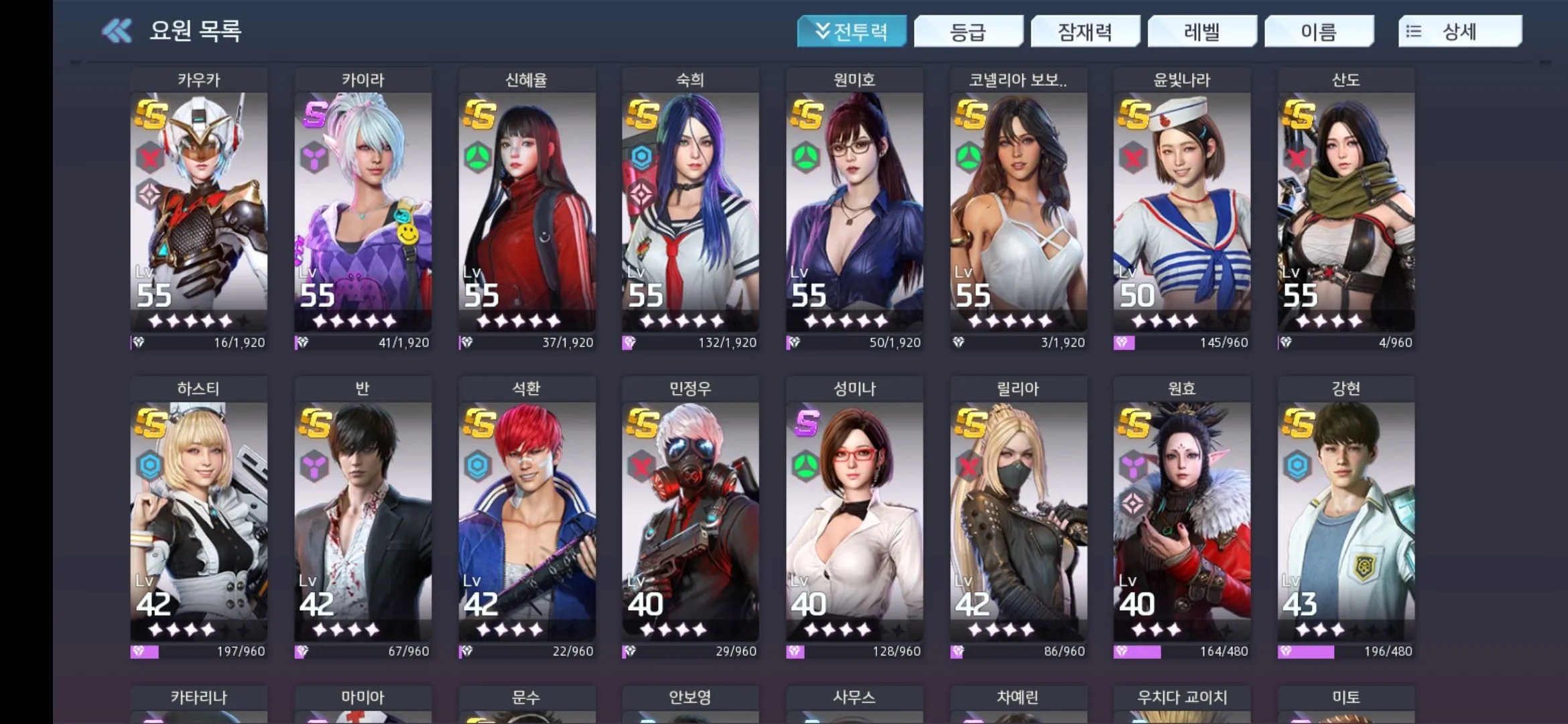
Task: Open 카이라's agent card
Action: (x=363, y=208)
